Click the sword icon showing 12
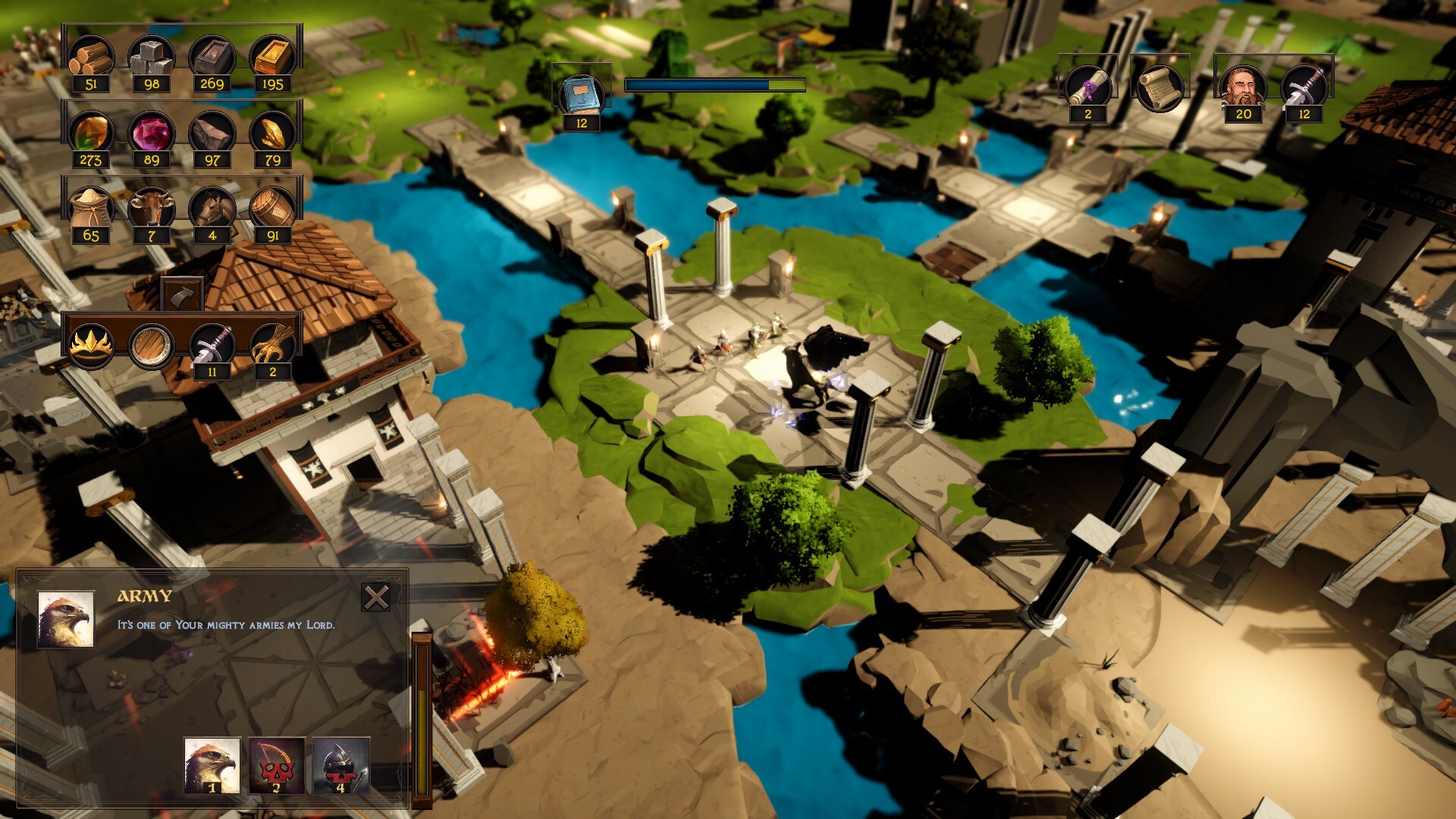Image resolution: width=1456 pixels, height=819 pixels. (1304, 87)
